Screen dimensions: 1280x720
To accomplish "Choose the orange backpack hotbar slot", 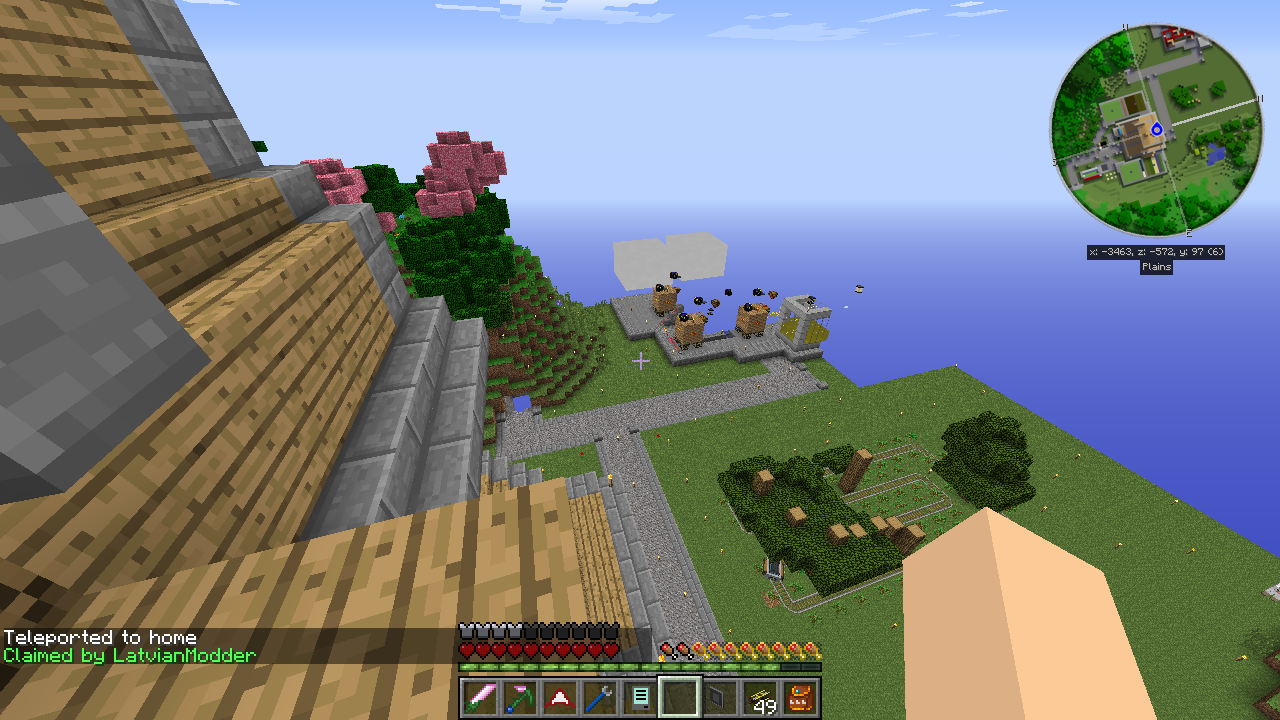I will 800,698.
